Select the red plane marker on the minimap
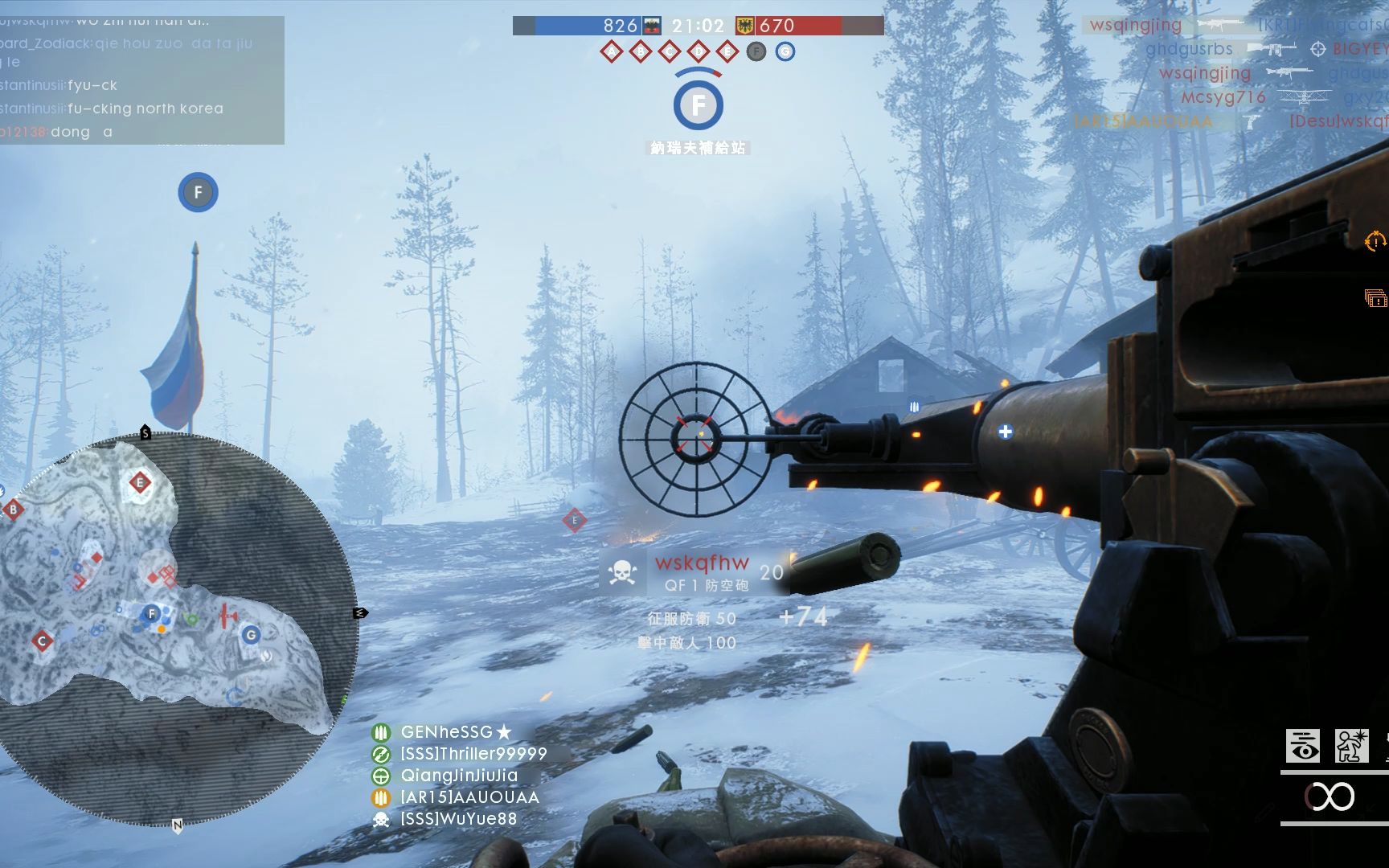This screenshot has width=1389, height=868. (228, 616)
